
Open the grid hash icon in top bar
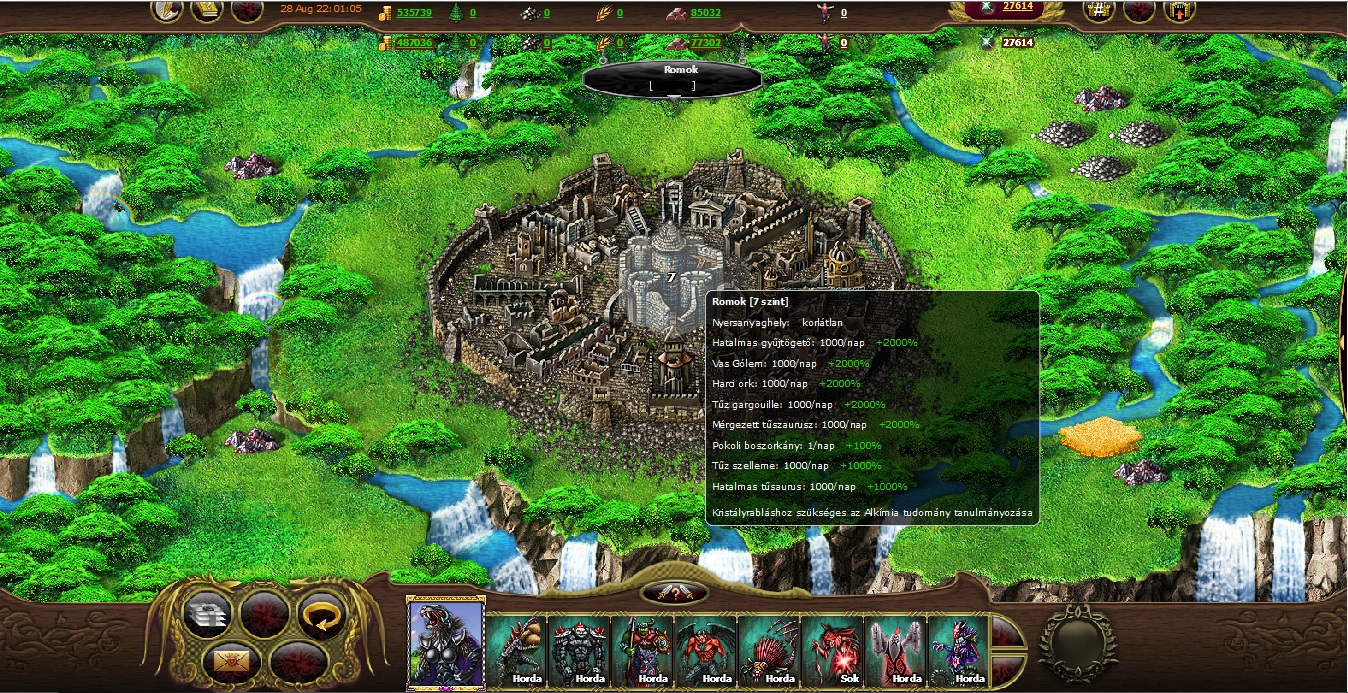tap(1099, 11)
